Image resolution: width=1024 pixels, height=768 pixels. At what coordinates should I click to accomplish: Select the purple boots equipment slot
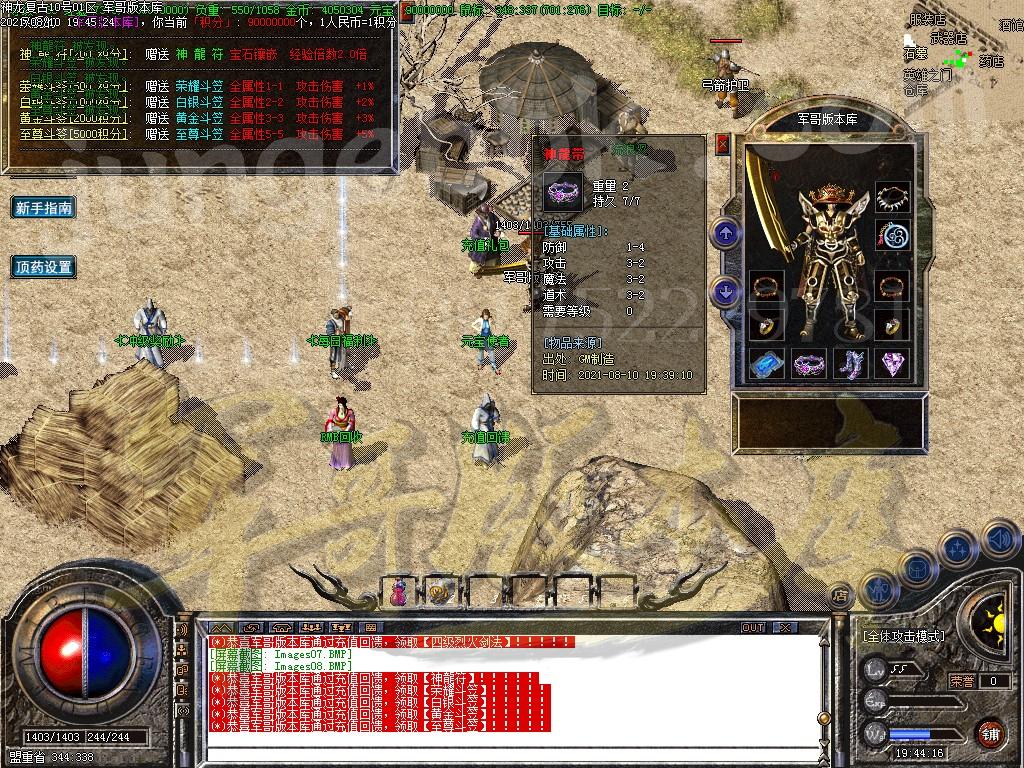[851, 363]
